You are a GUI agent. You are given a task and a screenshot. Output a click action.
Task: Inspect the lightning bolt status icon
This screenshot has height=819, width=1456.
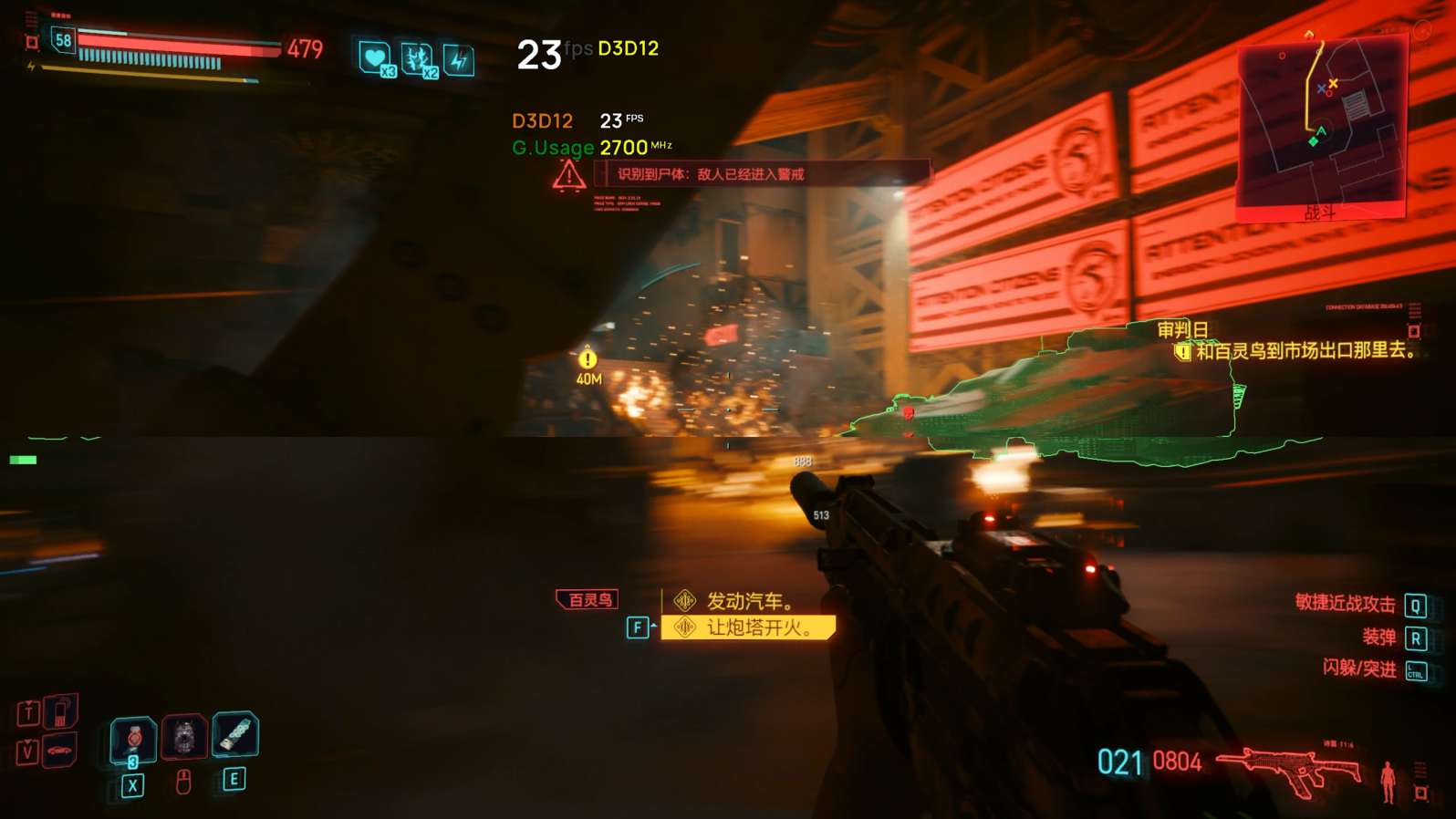(x=459, y=60)
